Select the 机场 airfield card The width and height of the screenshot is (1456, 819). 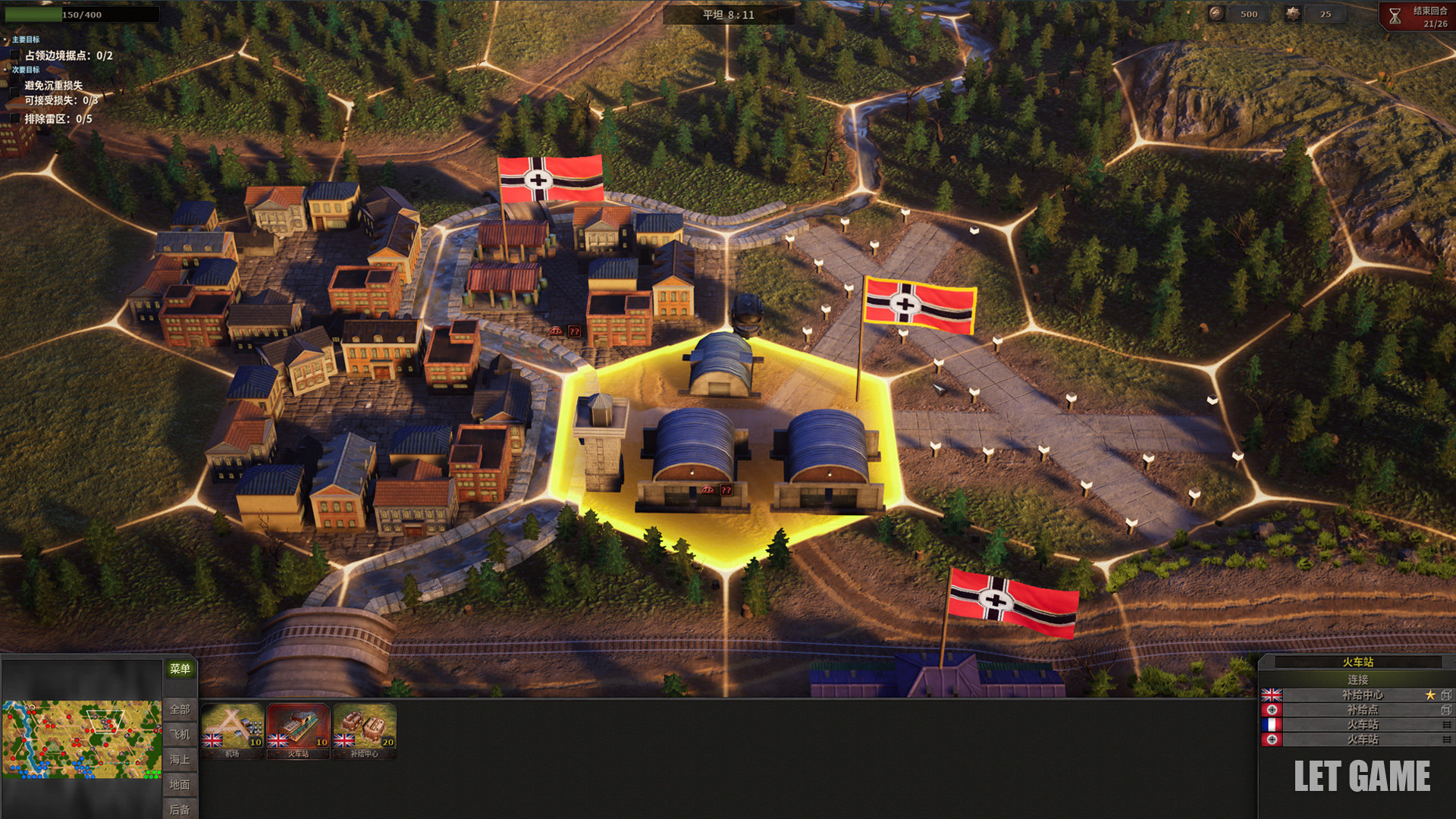[232, 730]
